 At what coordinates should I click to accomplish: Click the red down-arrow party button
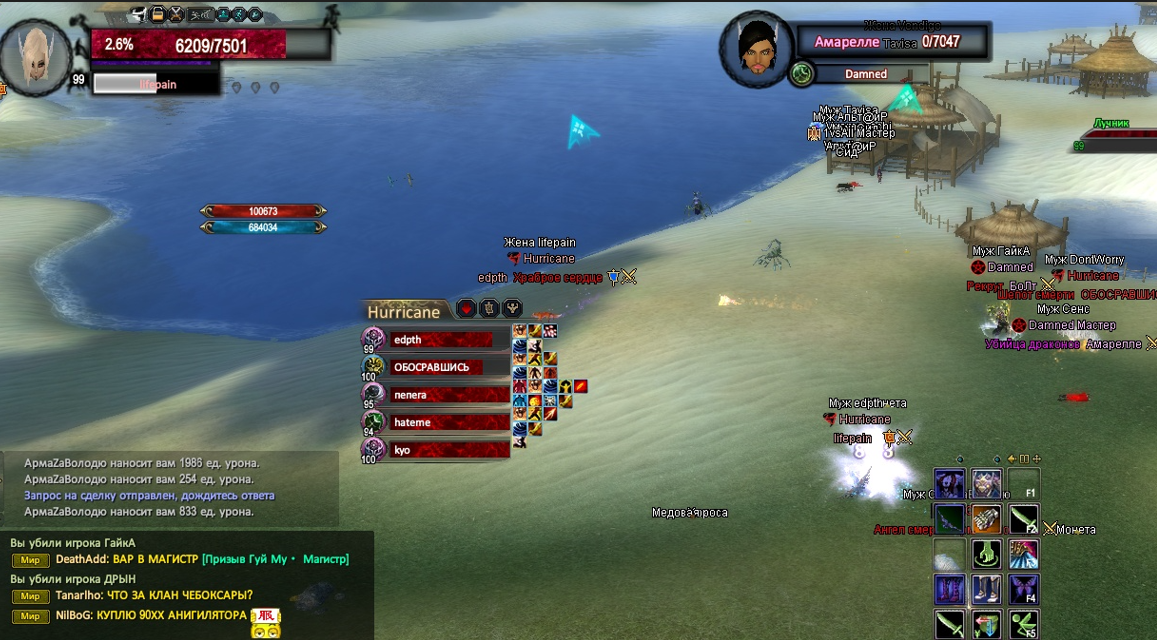(465, 308)
